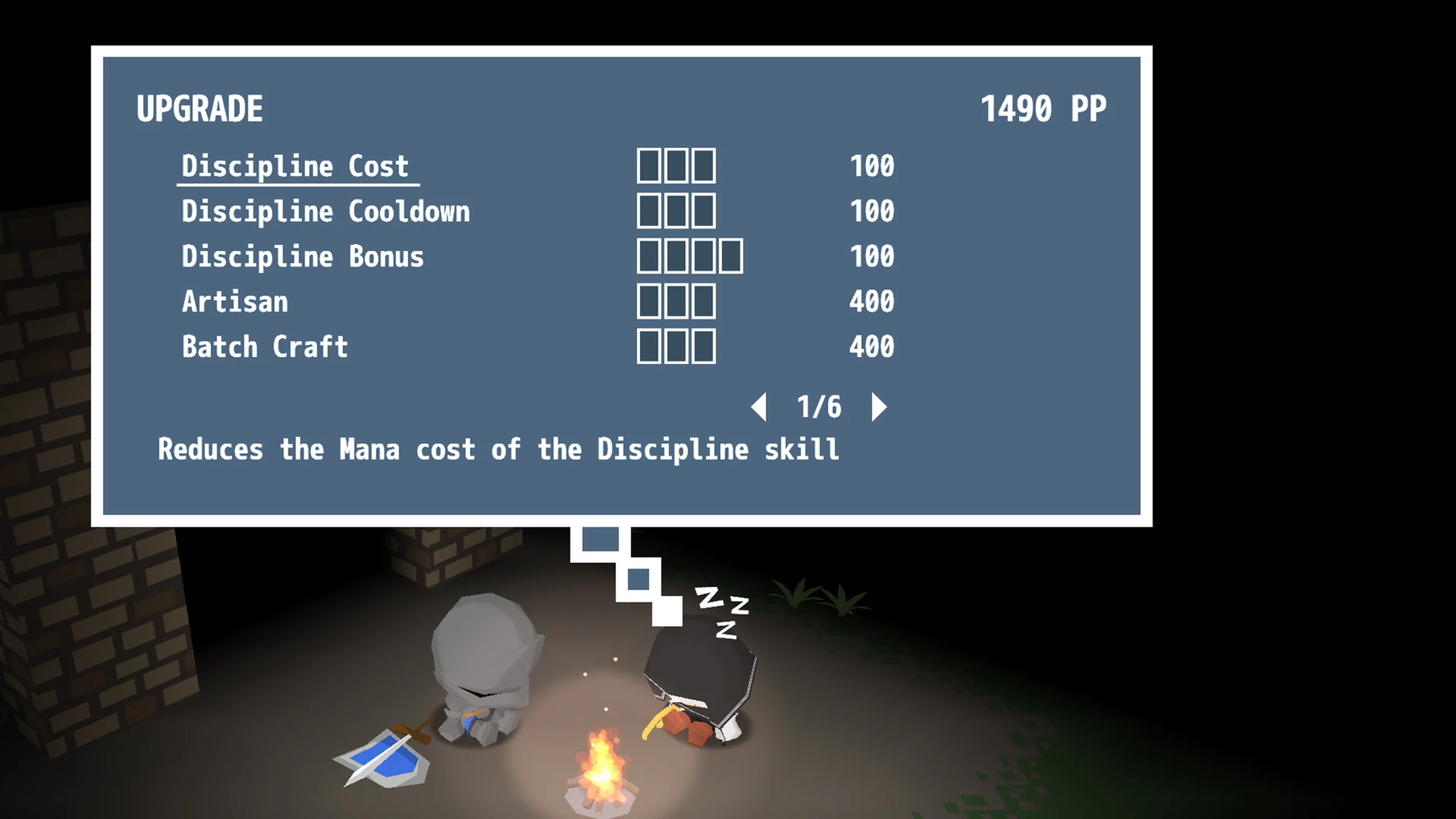The width and height of the screenshot is (1456, 819).
Task: Click the pip boxes beside Artisan
Action: pyautogui.click(x=677, y=302)
